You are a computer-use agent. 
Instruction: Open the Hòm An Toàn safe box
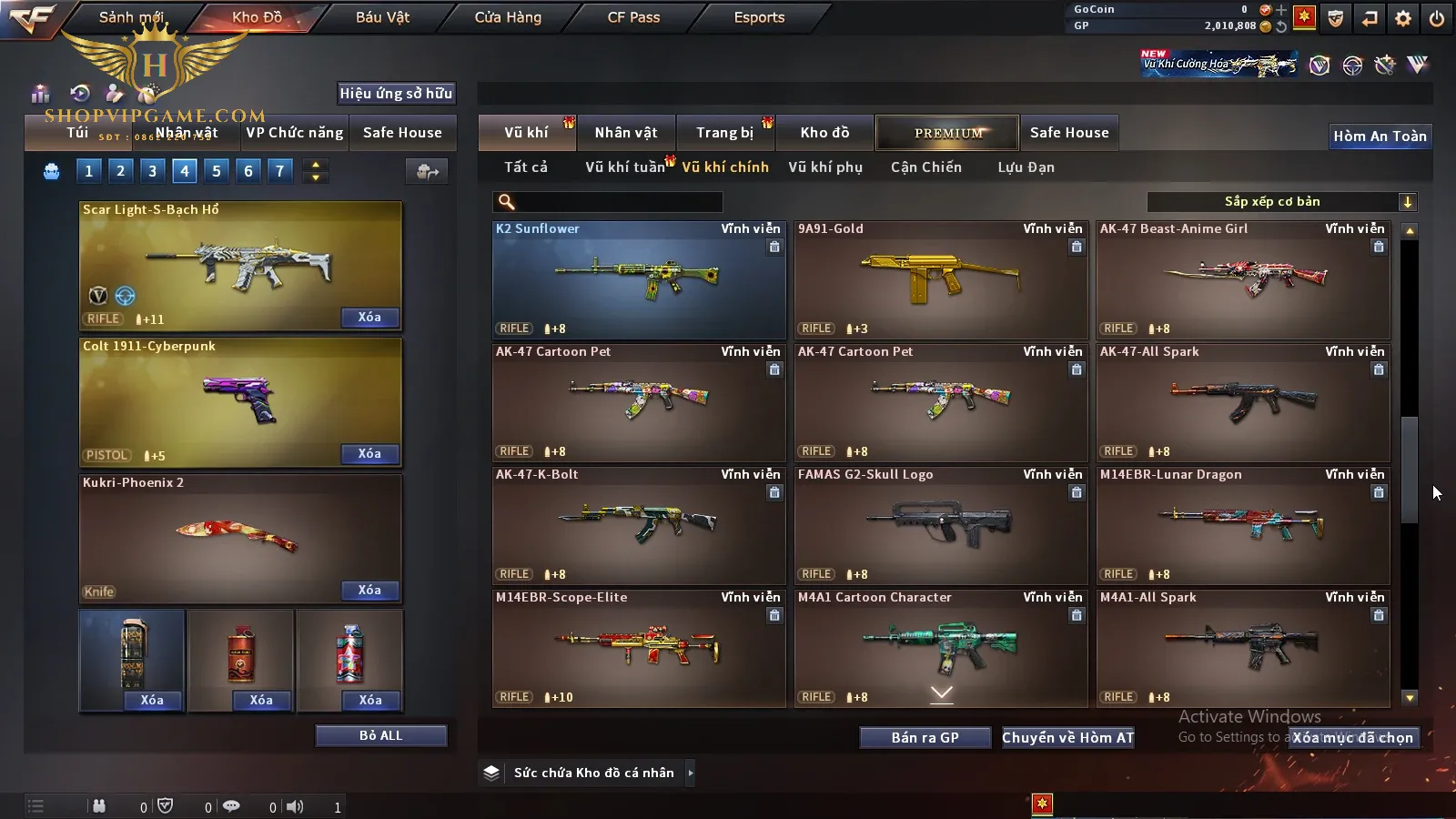click(1380, 136)
